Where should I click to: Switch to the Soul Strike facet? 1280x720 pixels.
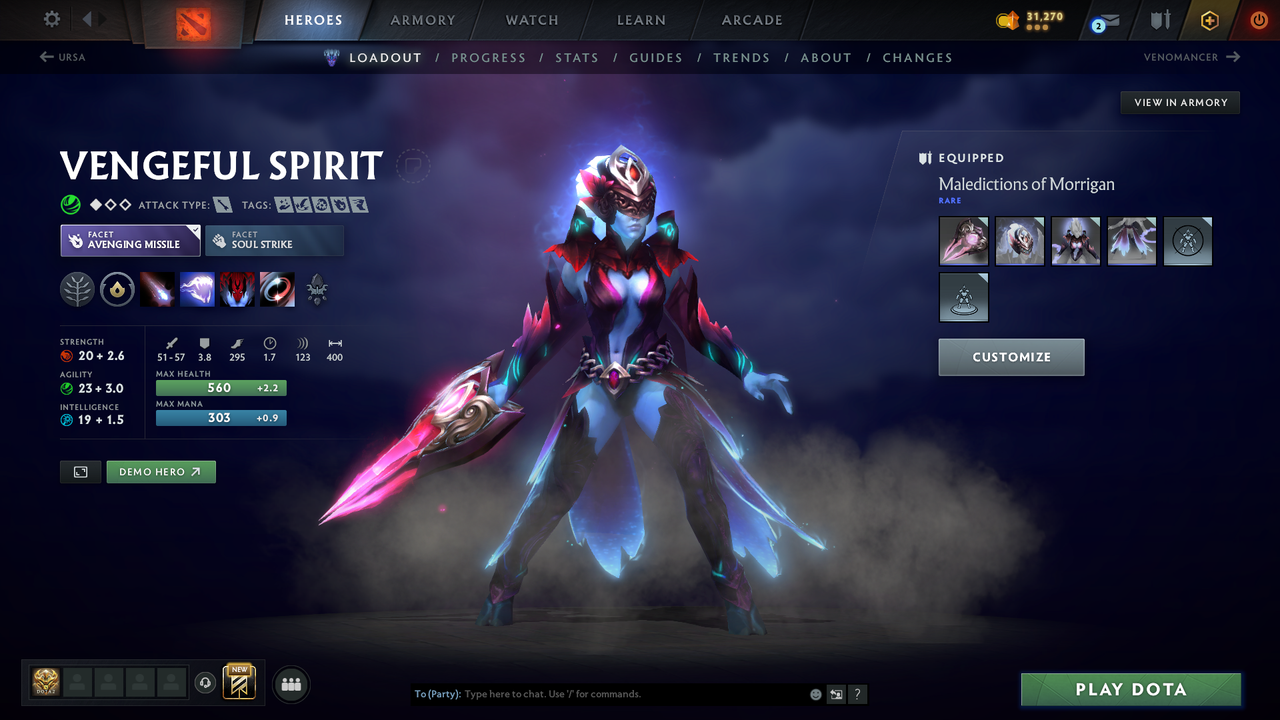[274, 240]
